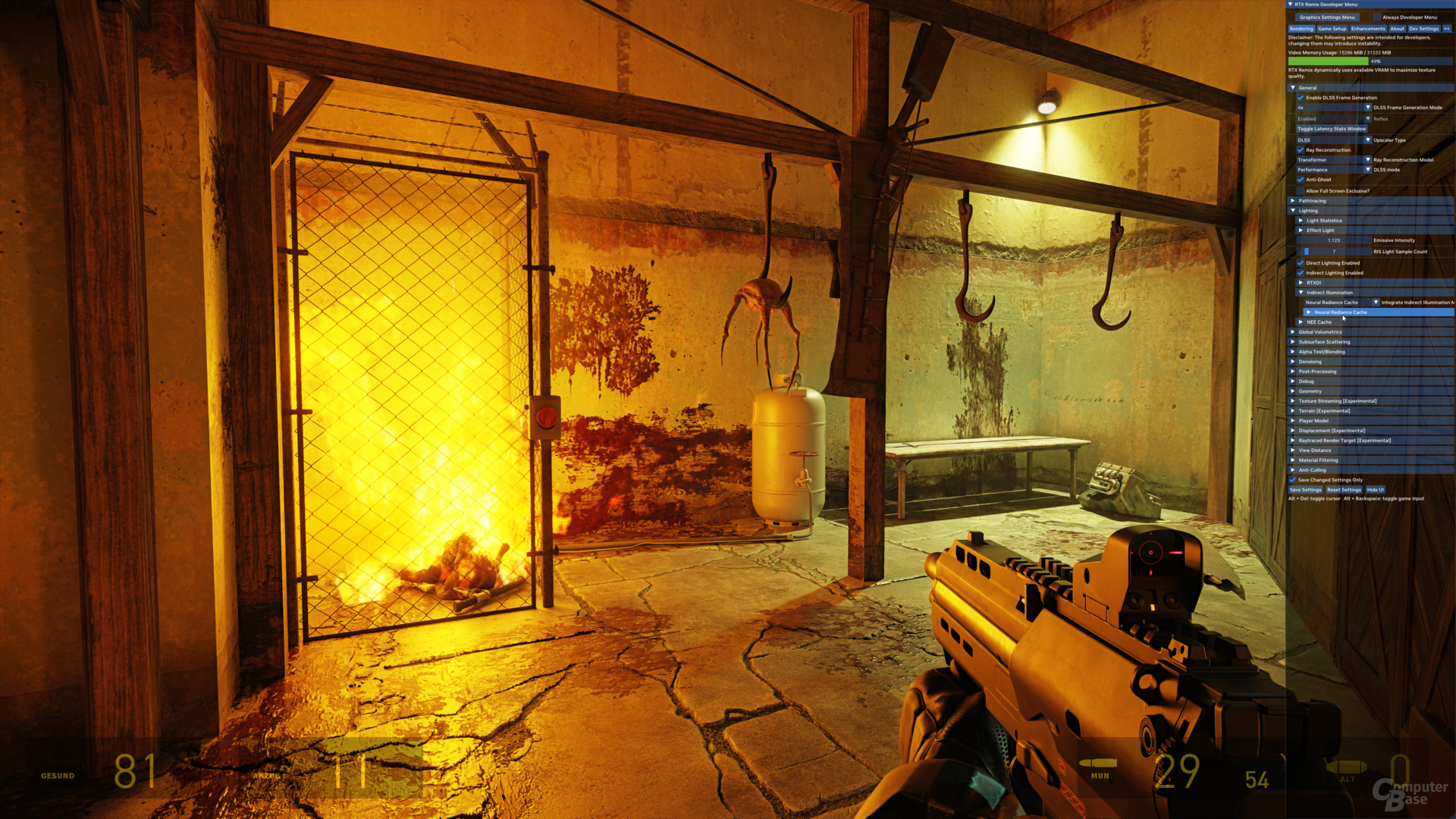Open the Enhancements tab
Image resolution: width=1456 pixels, height=819 pixels.
point(1368,29)
